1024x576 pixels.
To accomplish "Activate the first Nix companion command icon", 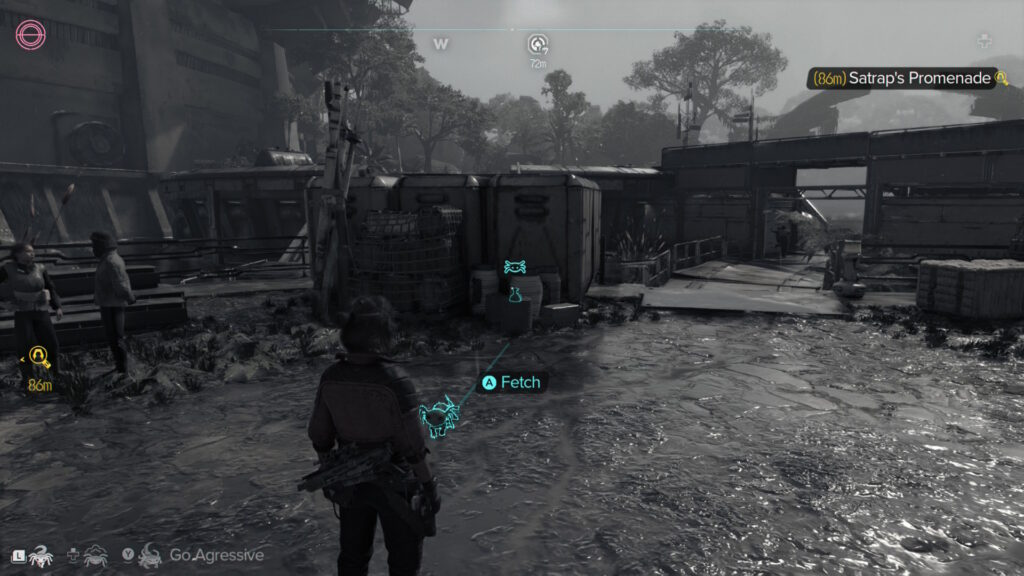I will click(x=41, y=555).
